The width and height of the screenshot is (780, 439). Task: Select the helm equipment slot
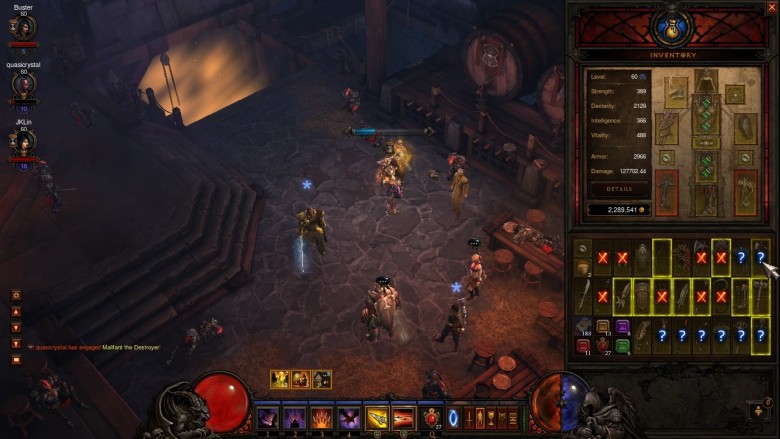pos(706,83)
